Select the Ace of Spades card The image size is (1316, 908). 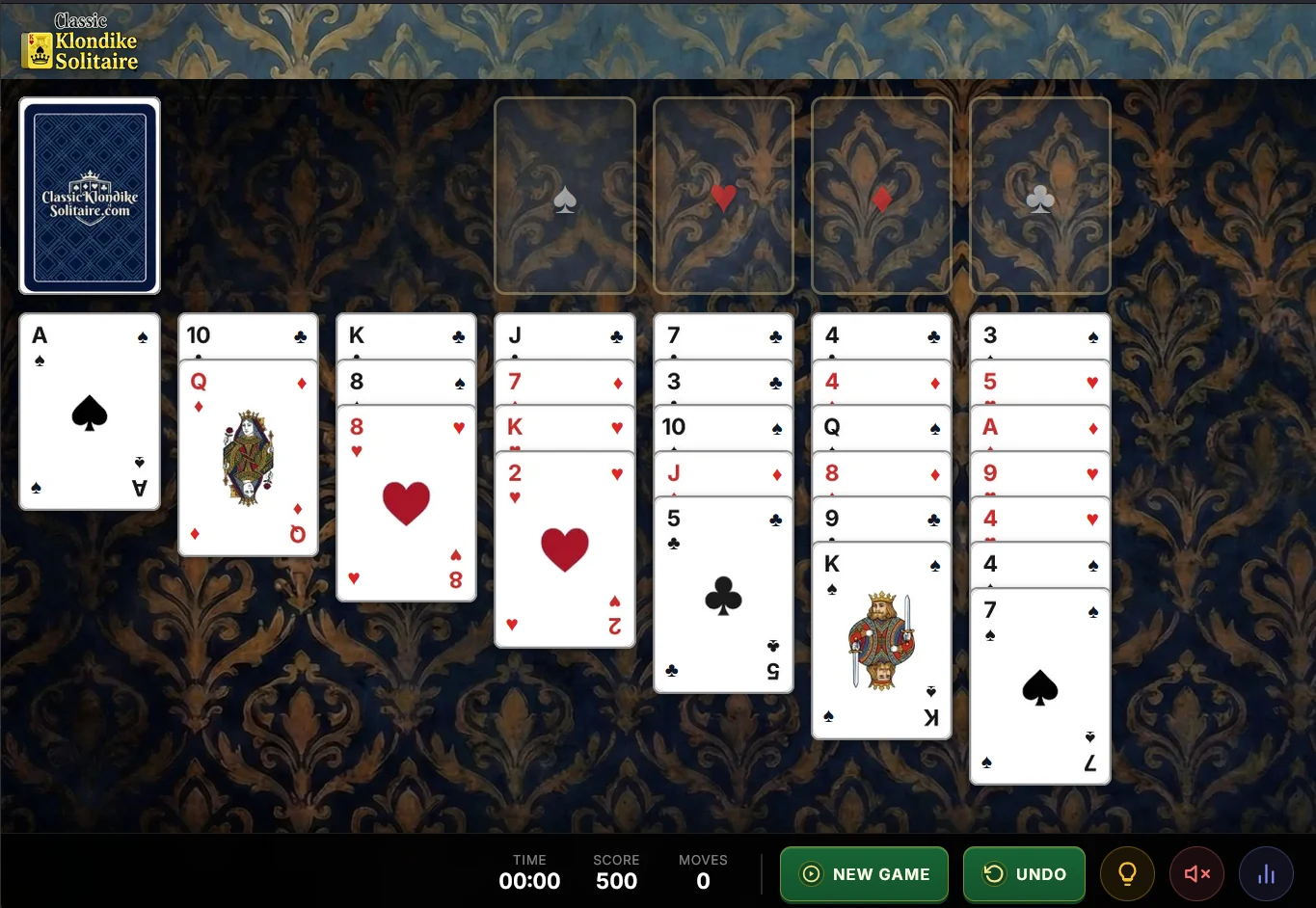(89, 412)
